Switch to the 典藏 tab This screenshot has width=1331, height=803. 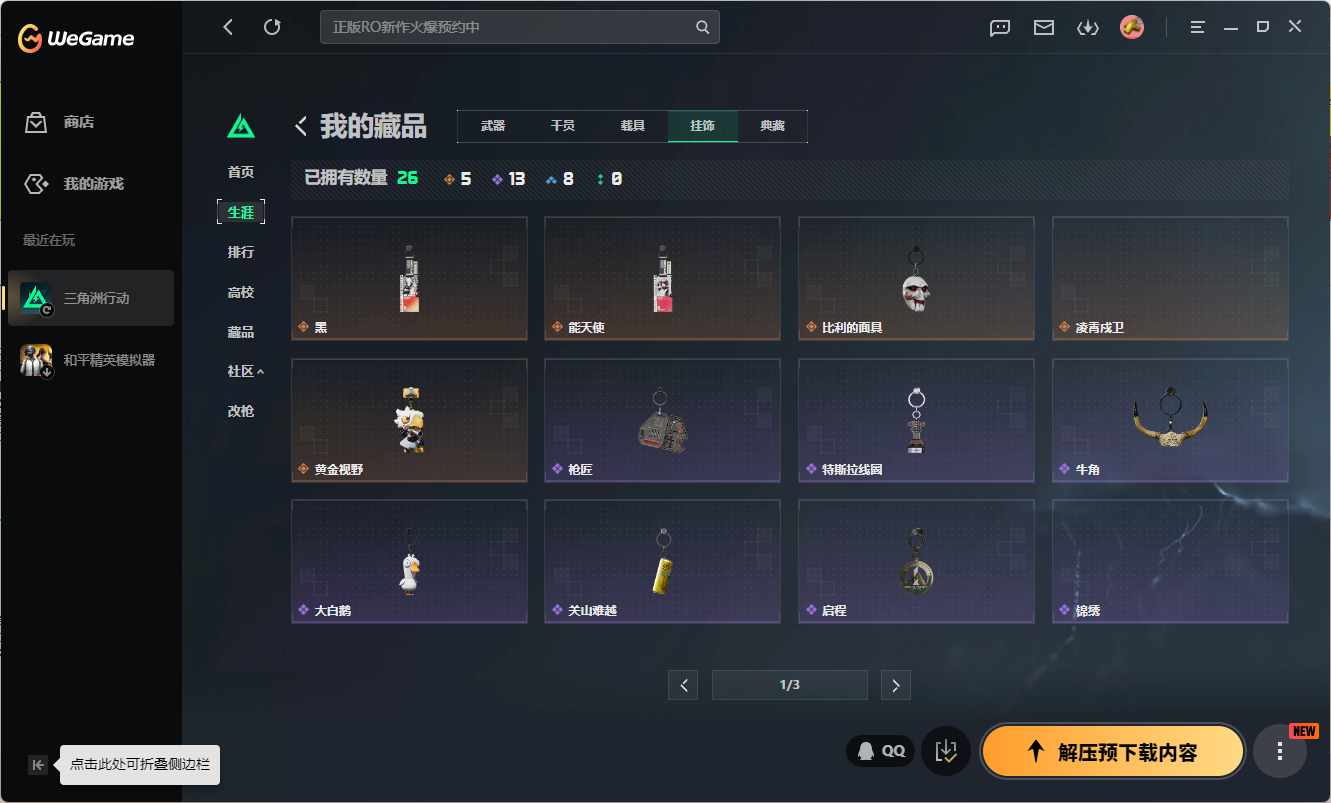click(772, 126)
